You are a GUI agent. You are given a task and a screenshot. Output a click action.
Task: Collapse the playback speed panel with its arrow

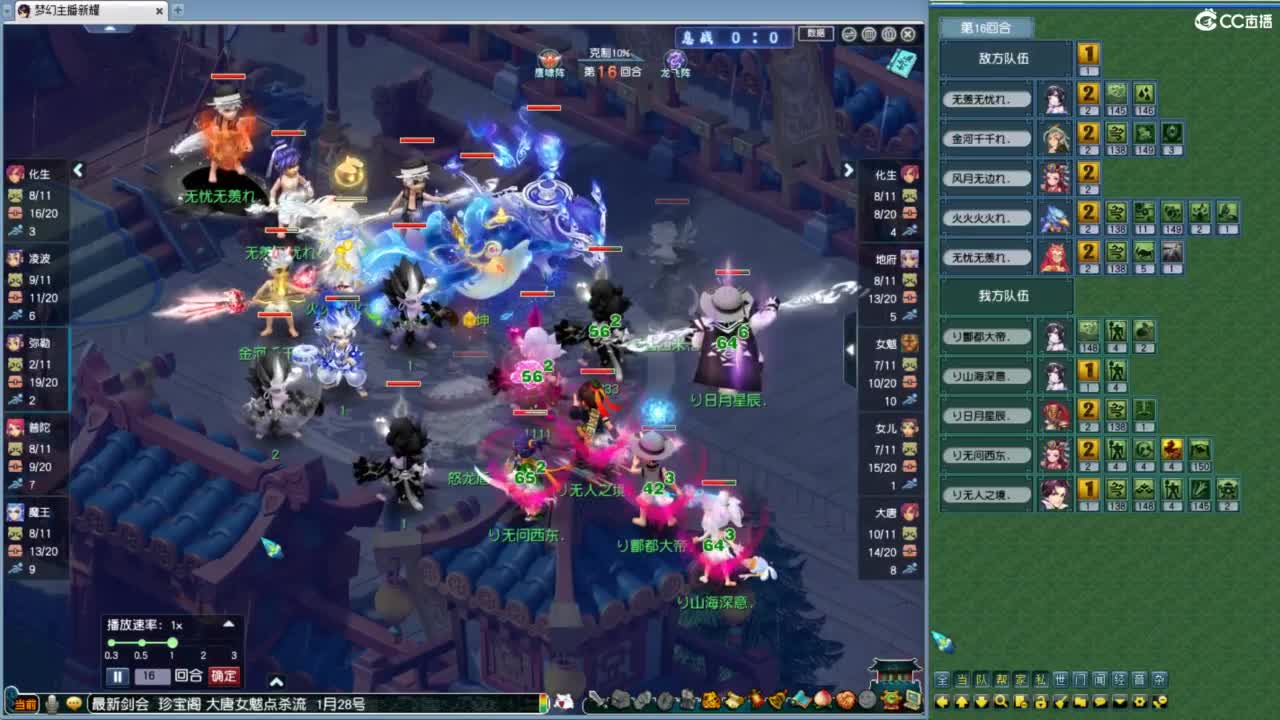coord(228,624)
